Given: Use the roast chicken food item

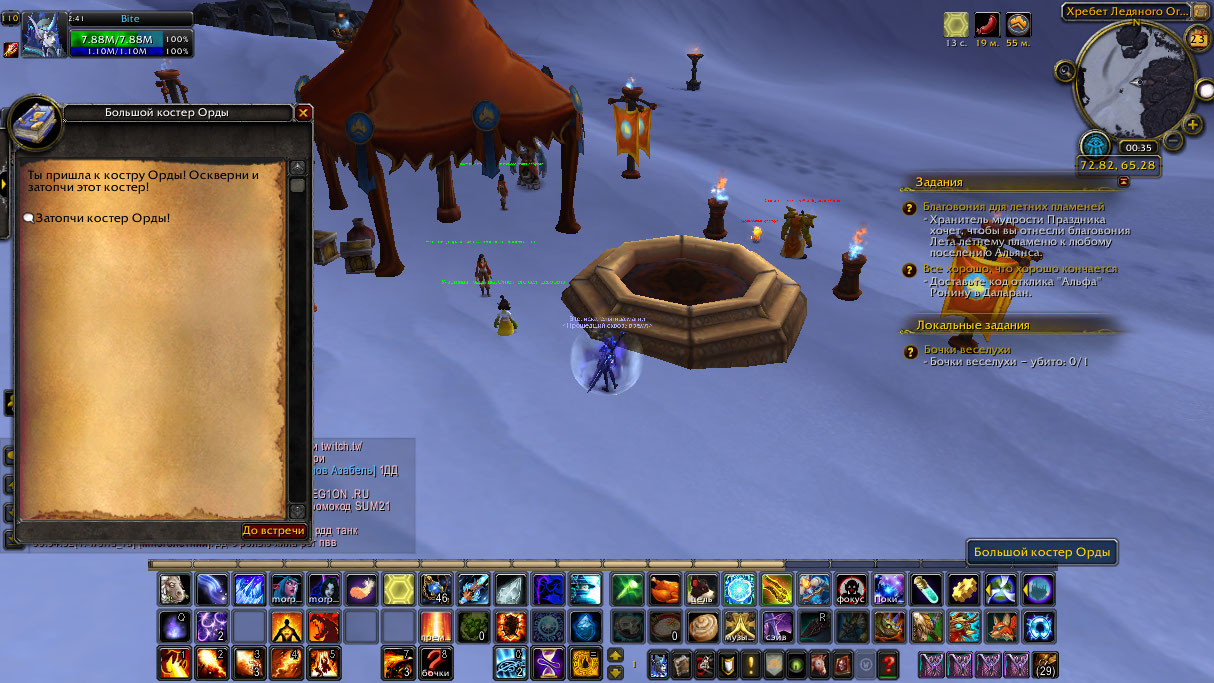Looking at the screenshot, I should tap(665, 589).
